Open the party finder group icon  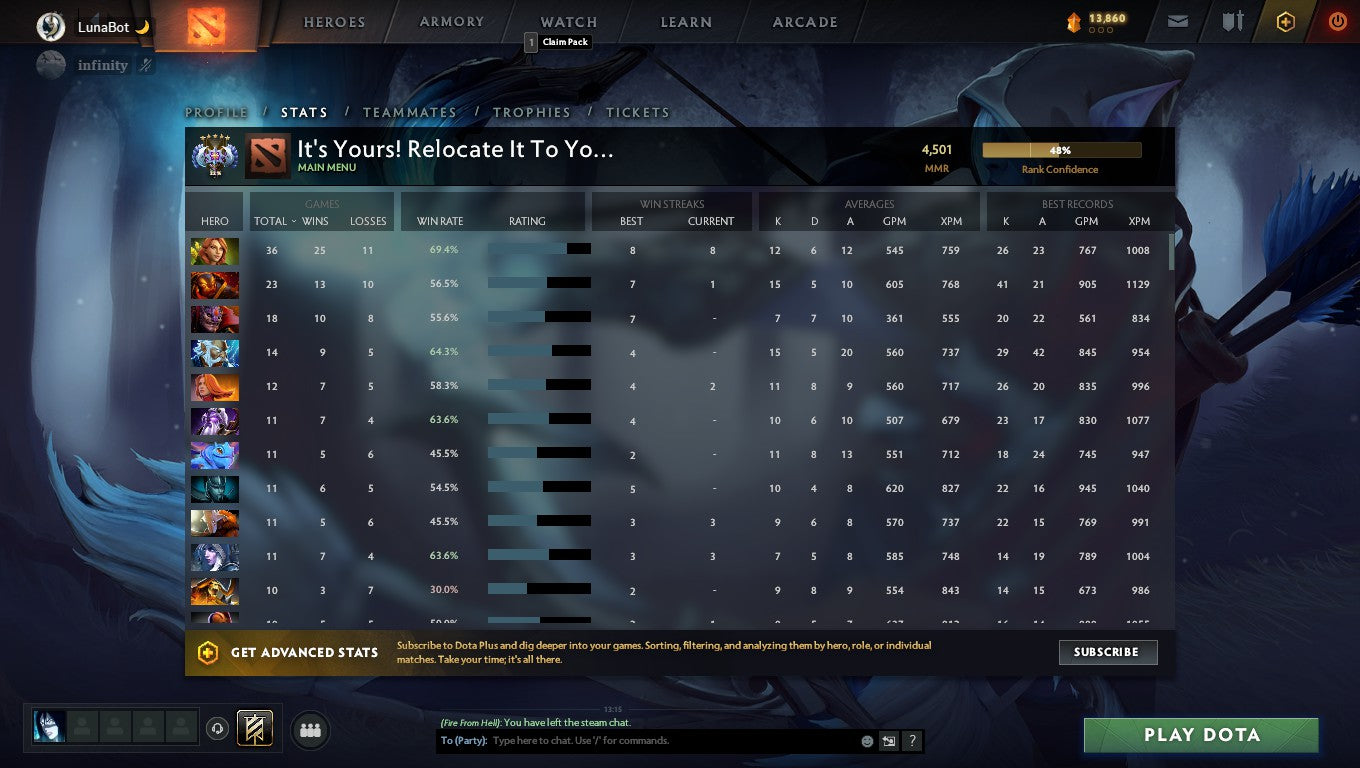click(x=310, y=730)
